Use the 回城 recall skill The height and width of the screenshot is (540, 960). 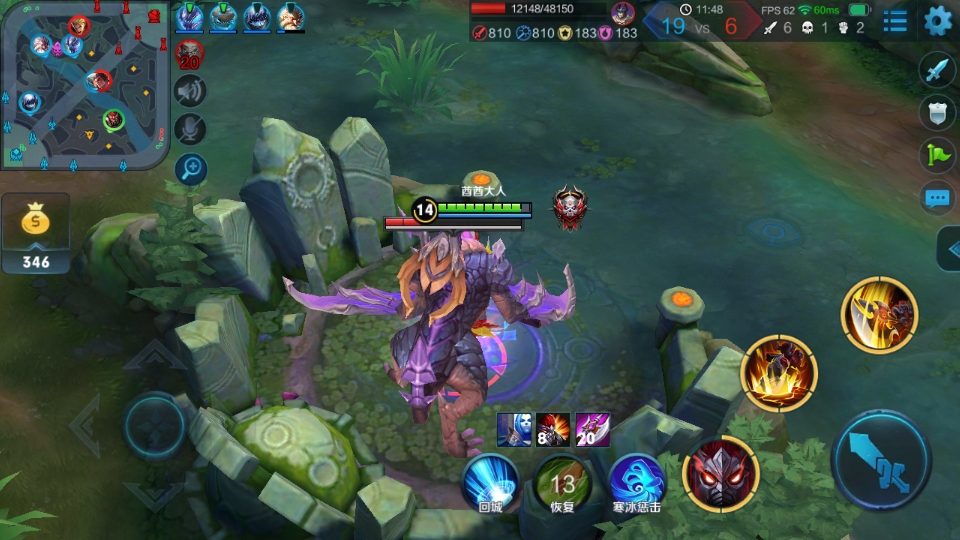click(490, 480)
